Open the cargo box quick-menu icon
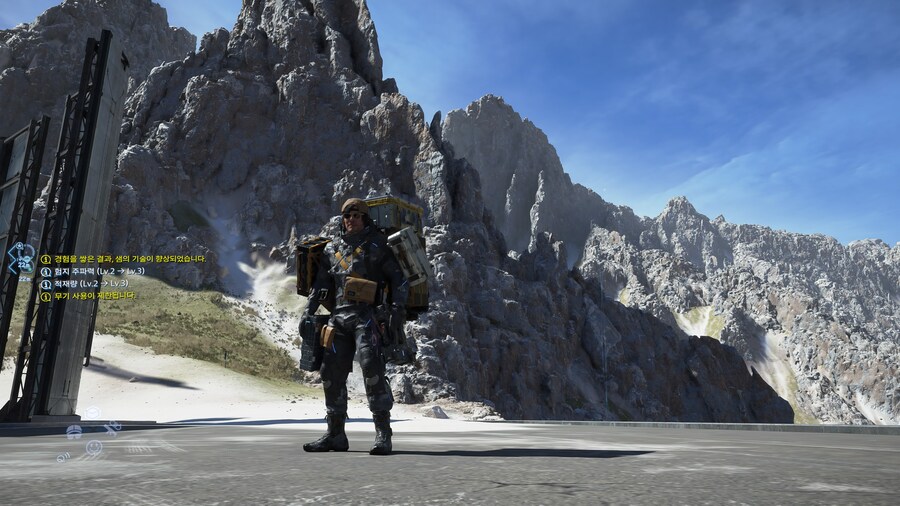This screenshot has height=506, width=900. [93, 413]
